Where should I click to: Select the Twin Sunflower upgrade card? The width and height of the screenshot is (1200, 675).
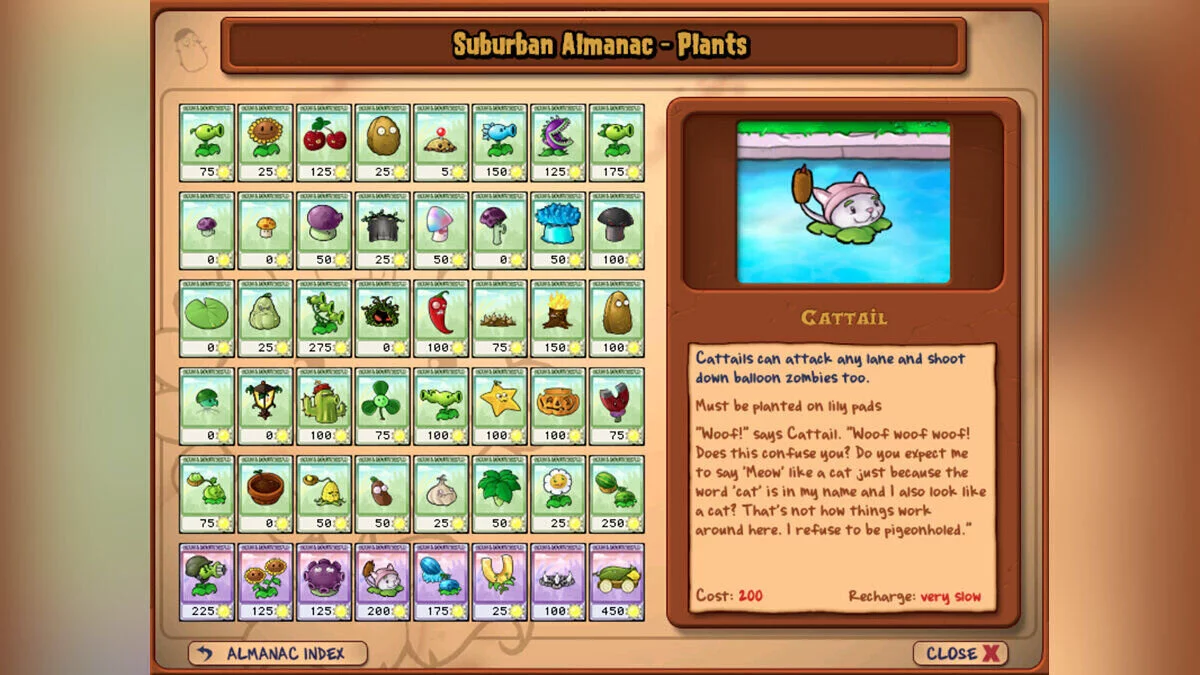pos(265,582)
